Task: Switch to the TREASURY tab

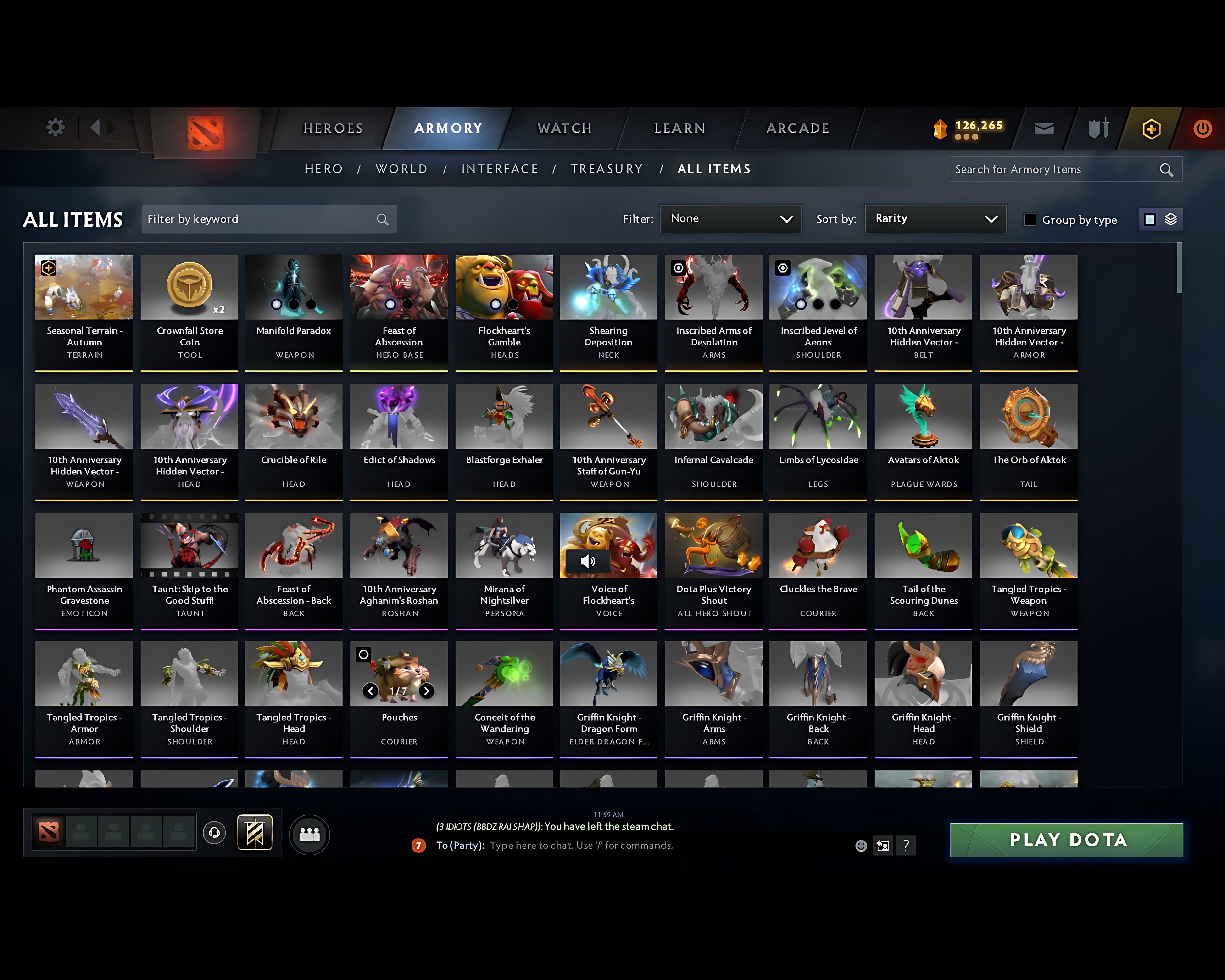Action: (606, 169)
